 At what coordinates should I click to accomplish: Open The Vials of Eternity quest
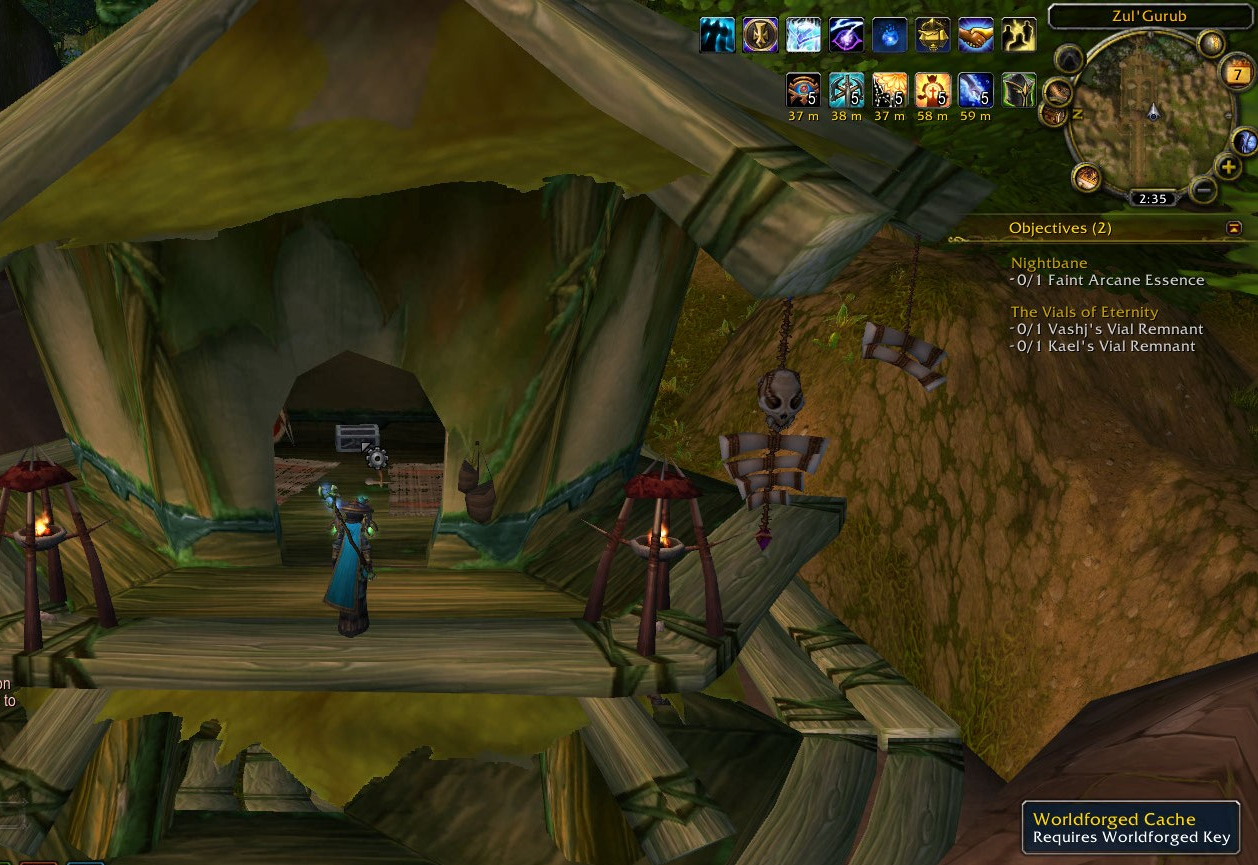pos(1084,312)
